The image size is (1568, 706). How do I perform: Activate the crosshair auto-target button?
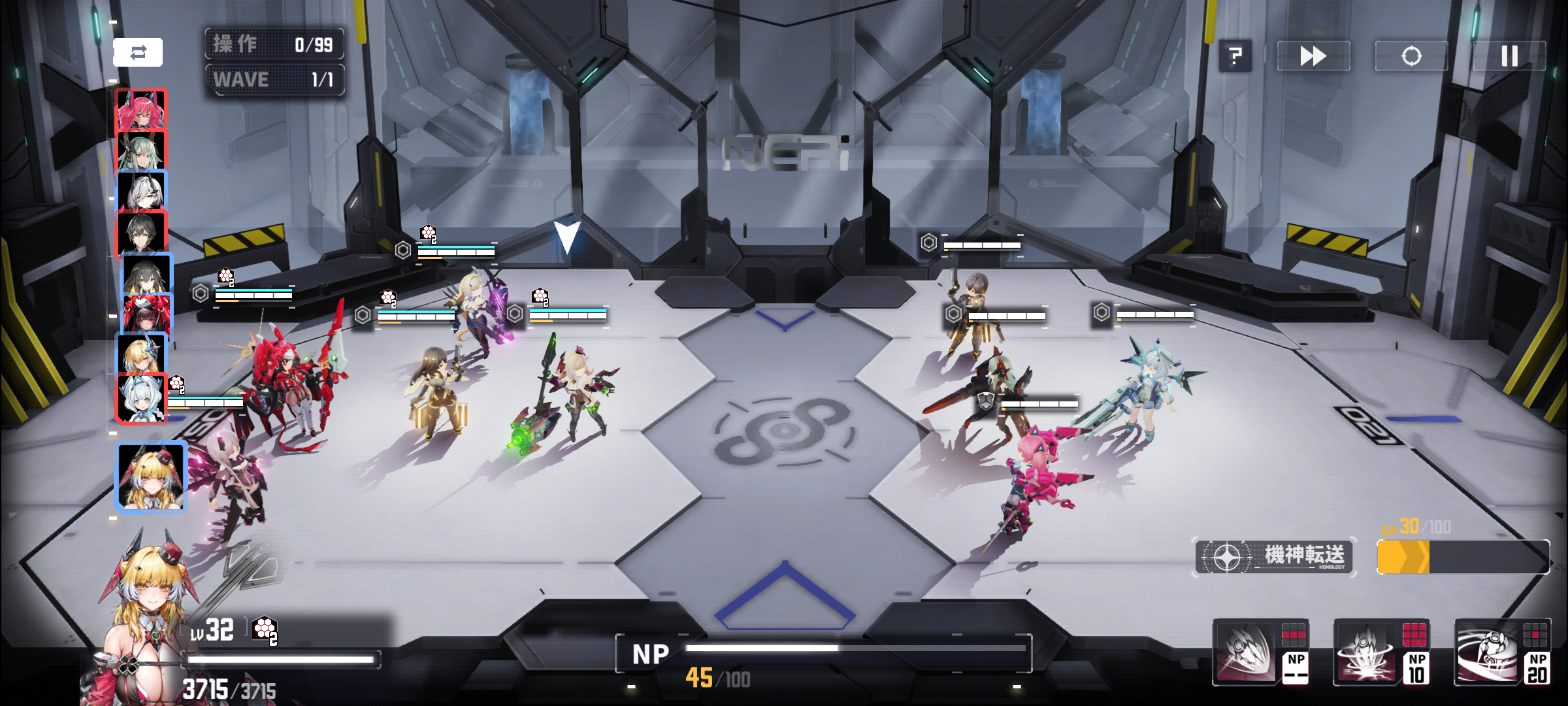(1411, 56)
